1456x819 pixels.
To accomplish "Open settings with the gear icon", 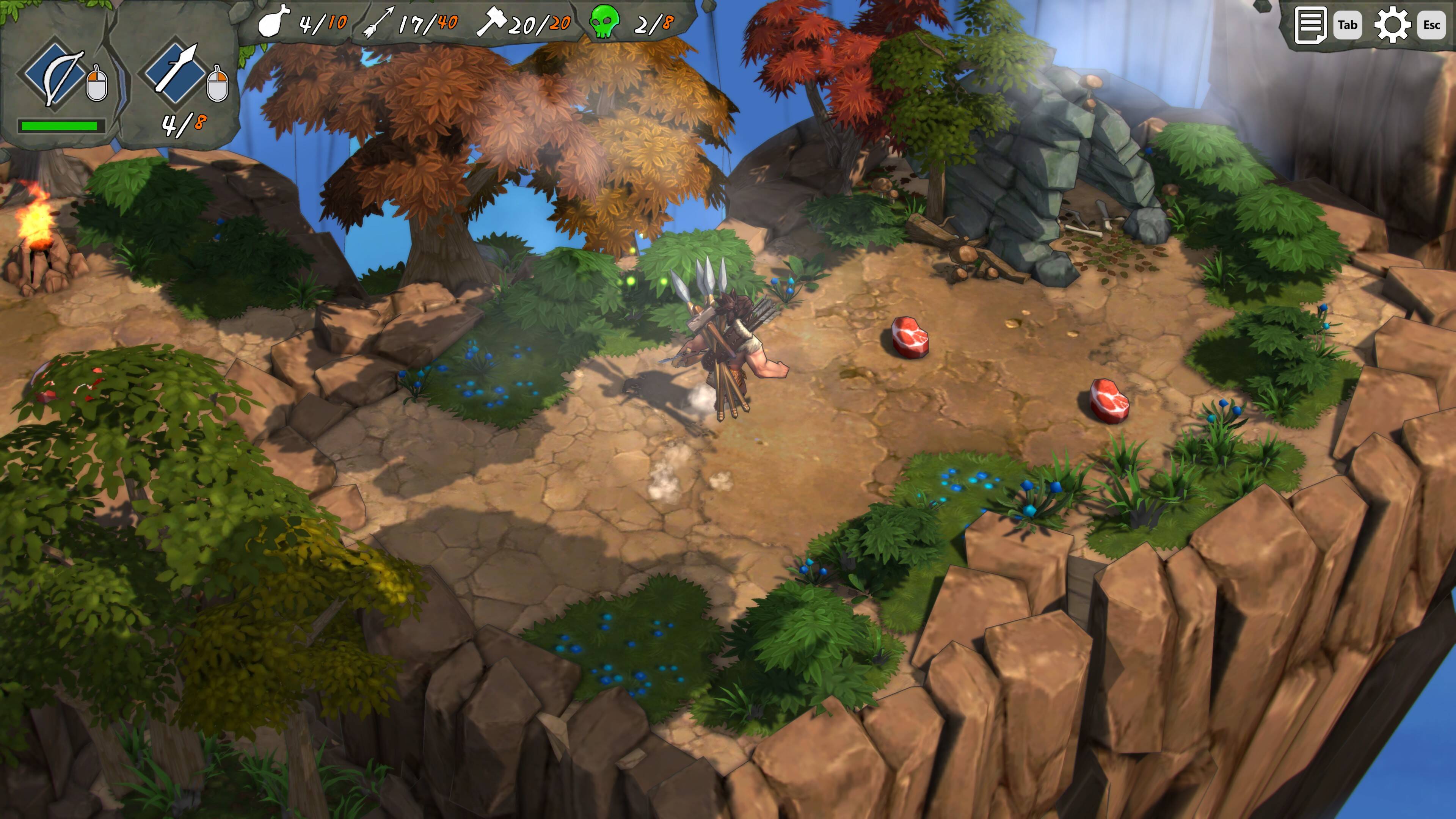I will pyautogui.click(x=1392, y=24).
